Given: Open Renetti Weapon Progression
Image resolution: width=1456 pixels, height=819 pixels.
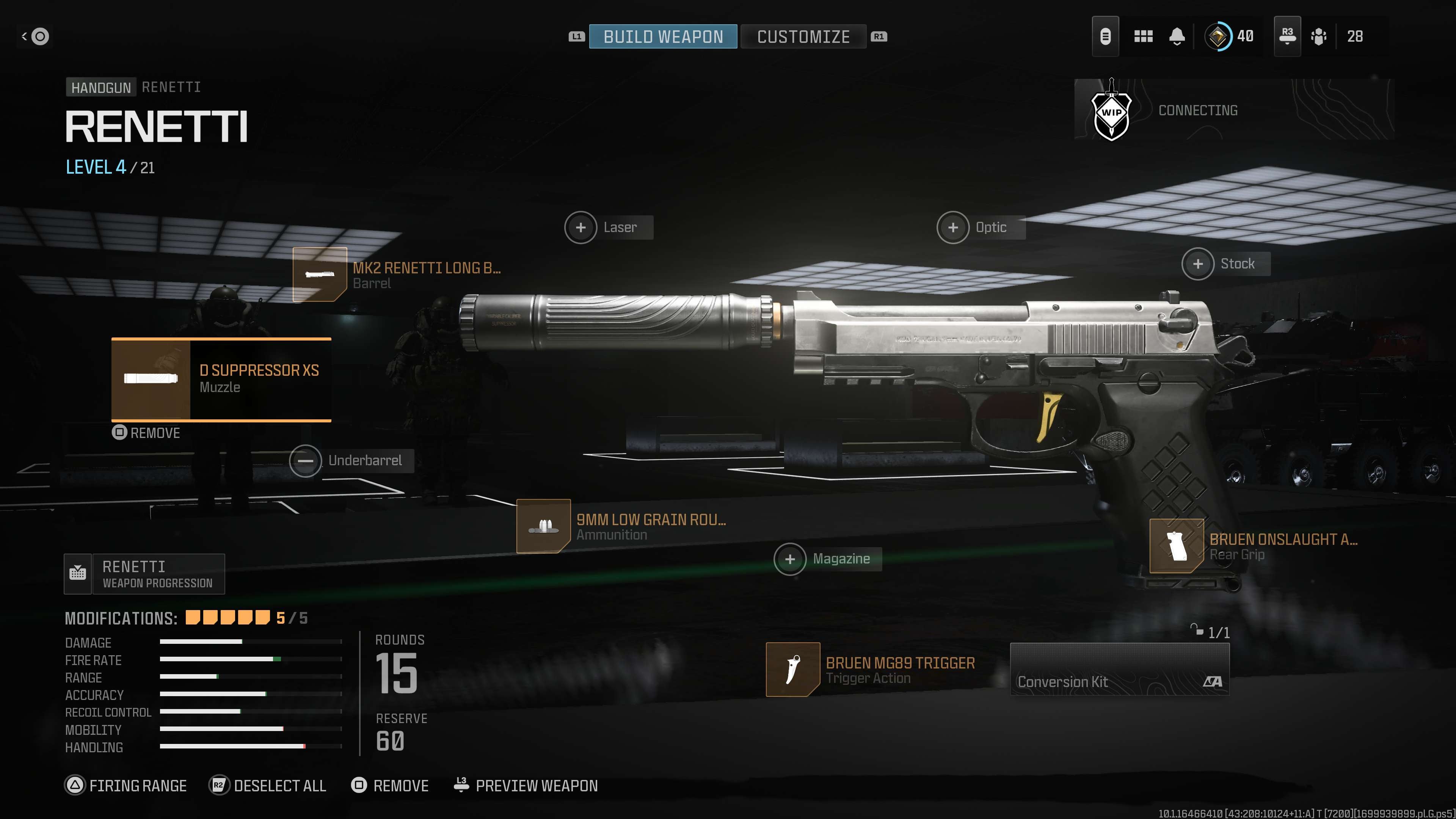Looking at the screenshot, I should coord(145,574).
